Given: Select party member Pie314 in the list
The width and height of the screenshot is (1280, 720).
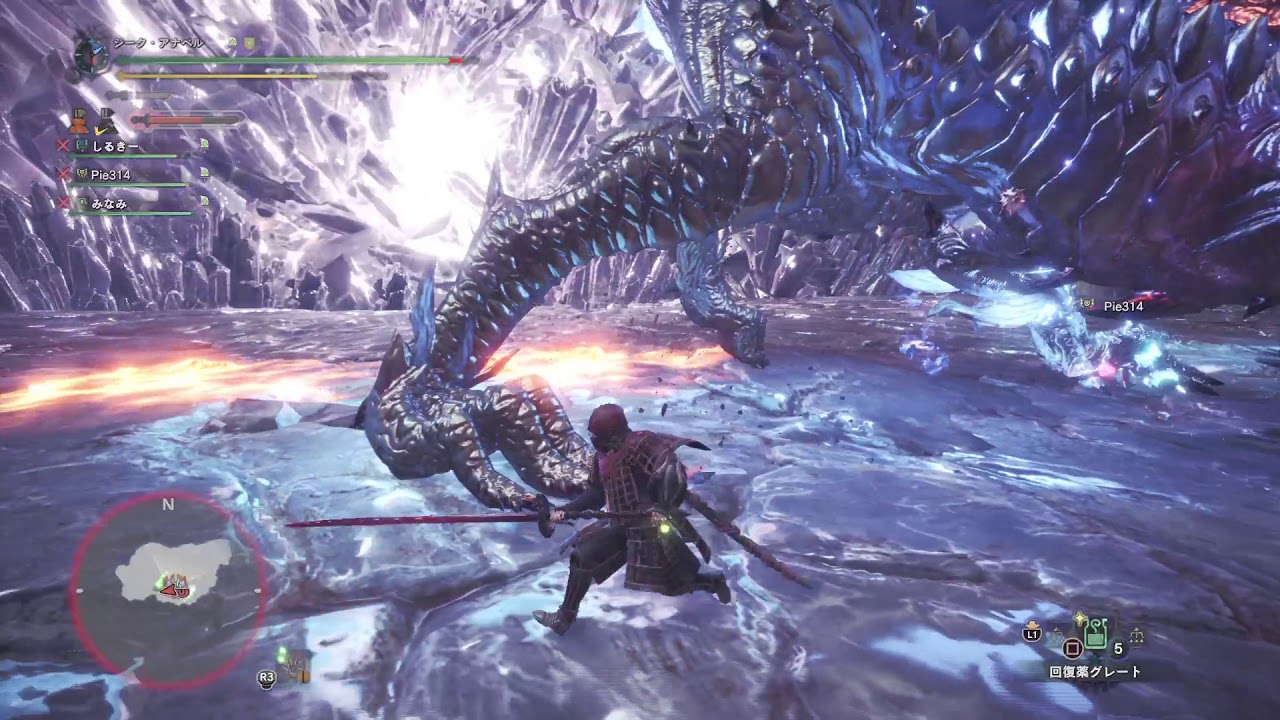Looking at the screenshot, I should (x=110, y=175).
